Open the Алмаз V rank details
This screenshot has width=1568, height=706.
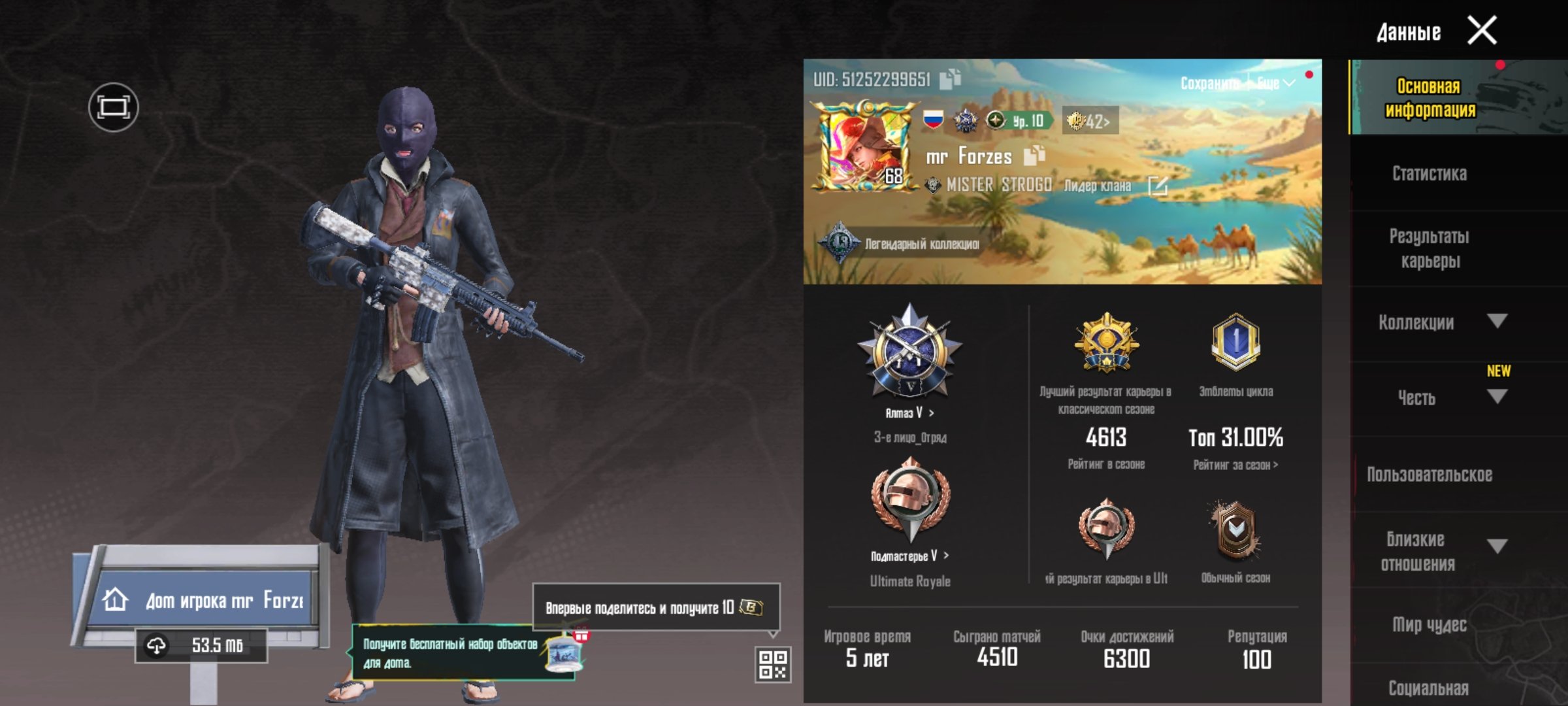click(909, 412)
